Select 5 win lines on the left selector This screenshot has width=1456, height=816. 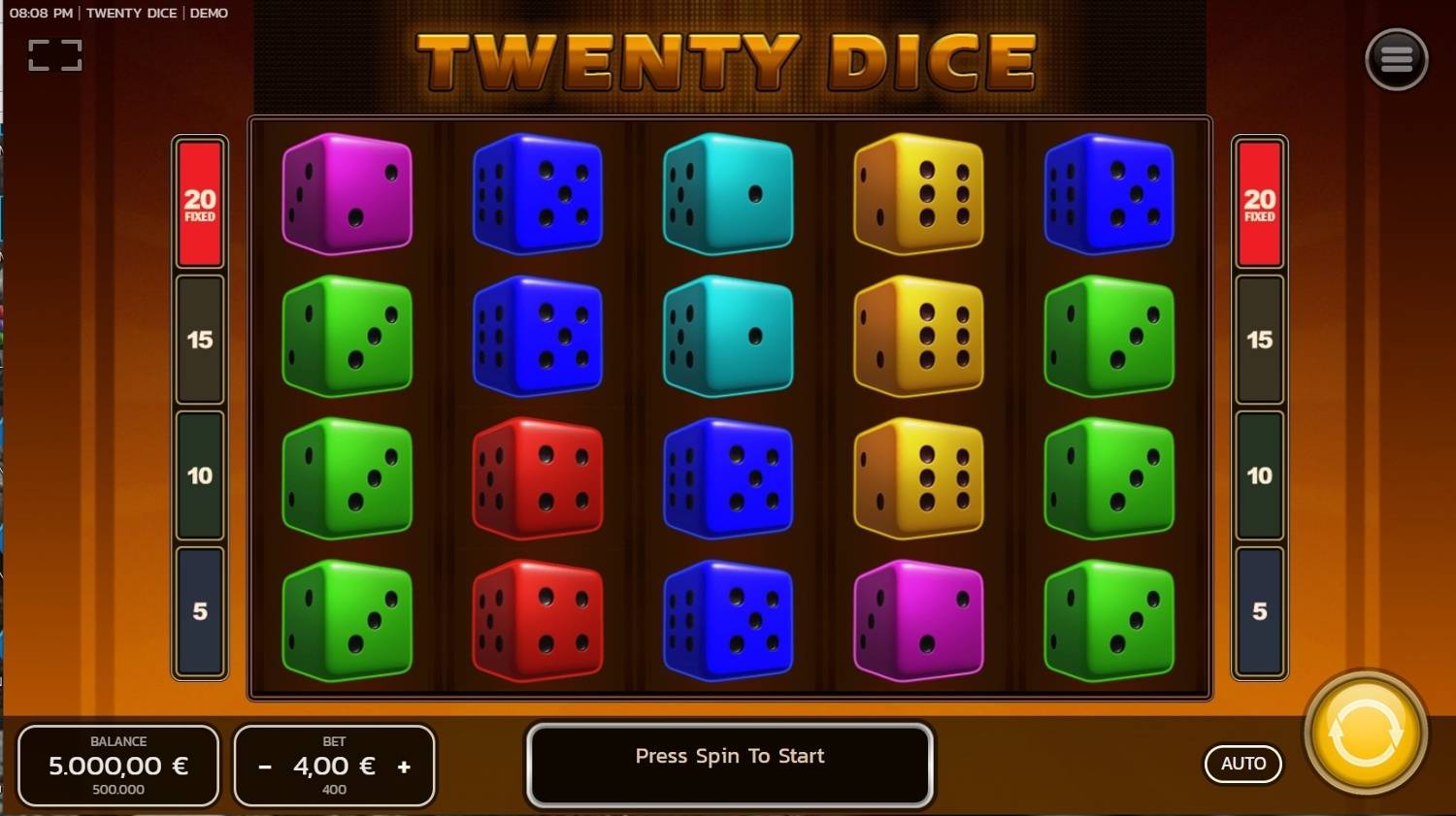(x=200, y=612)
